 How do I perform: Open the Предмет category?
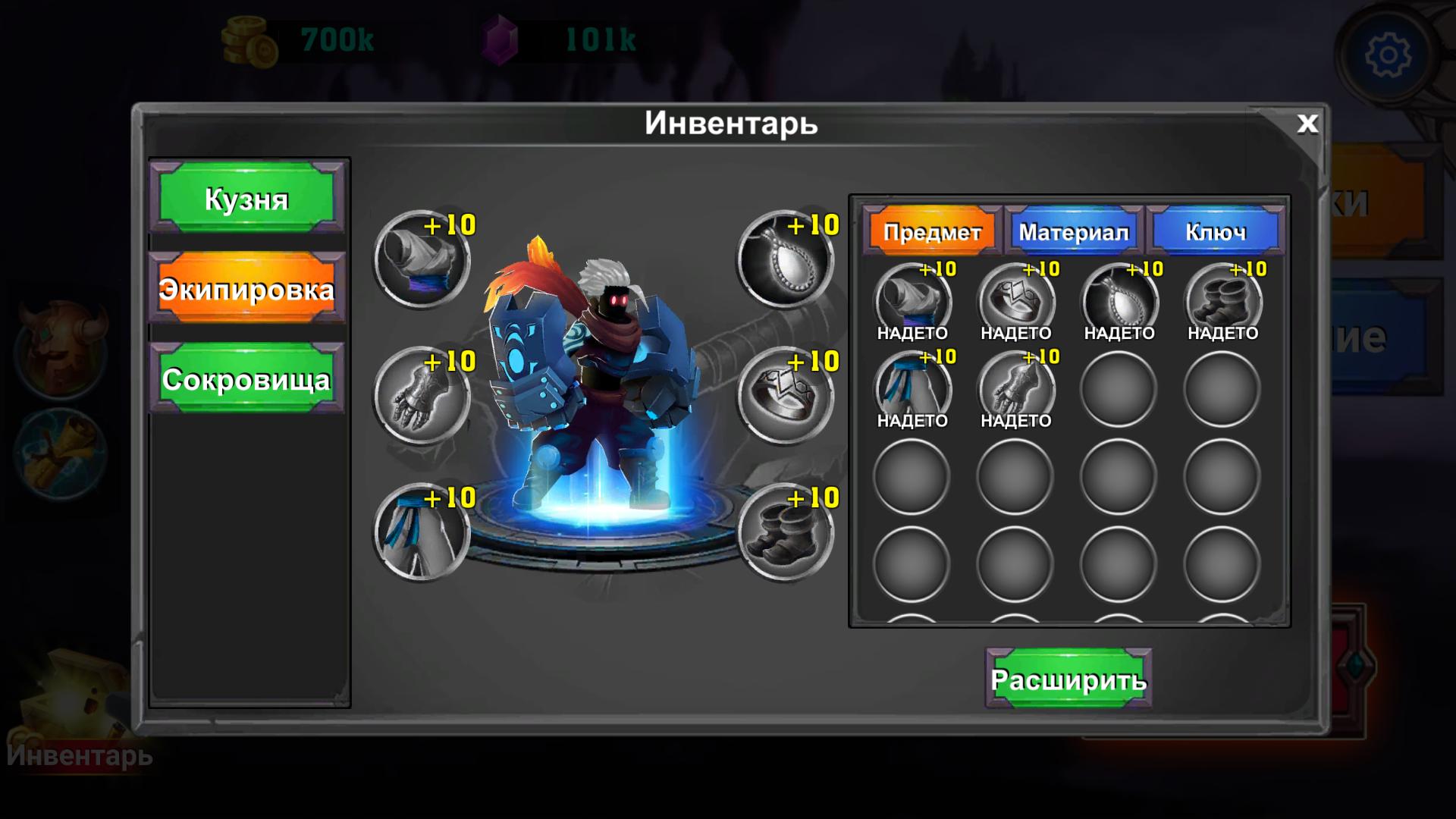(933, 231)
